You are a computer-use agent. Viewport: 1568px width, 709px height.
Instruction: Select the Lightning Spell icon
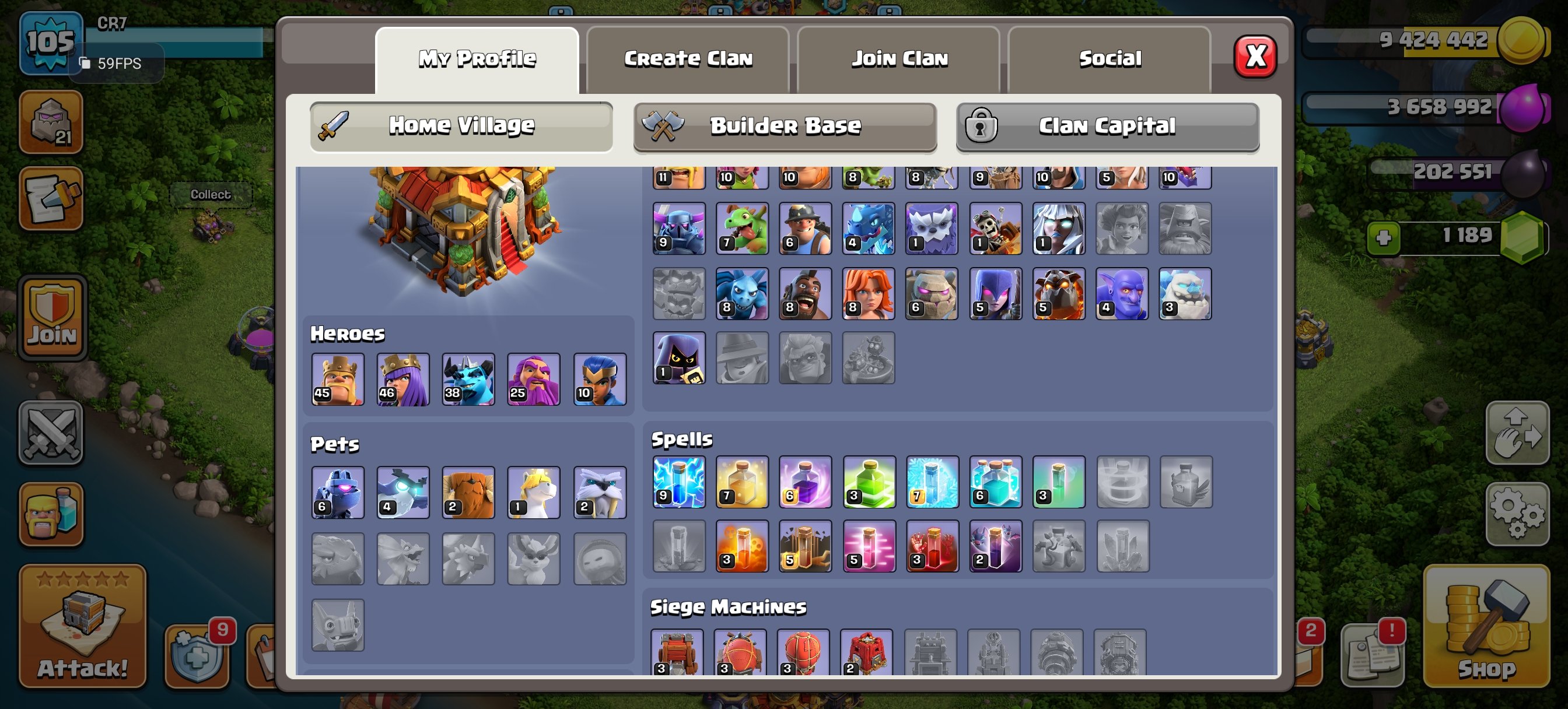pyautogui.click(x=678, y=482)
